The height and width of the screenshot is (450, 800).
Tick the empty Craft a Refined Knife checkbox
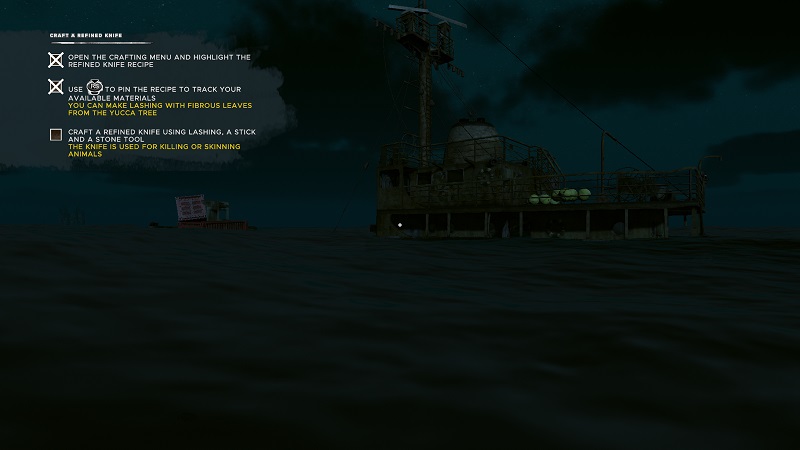tap(56, 134)
